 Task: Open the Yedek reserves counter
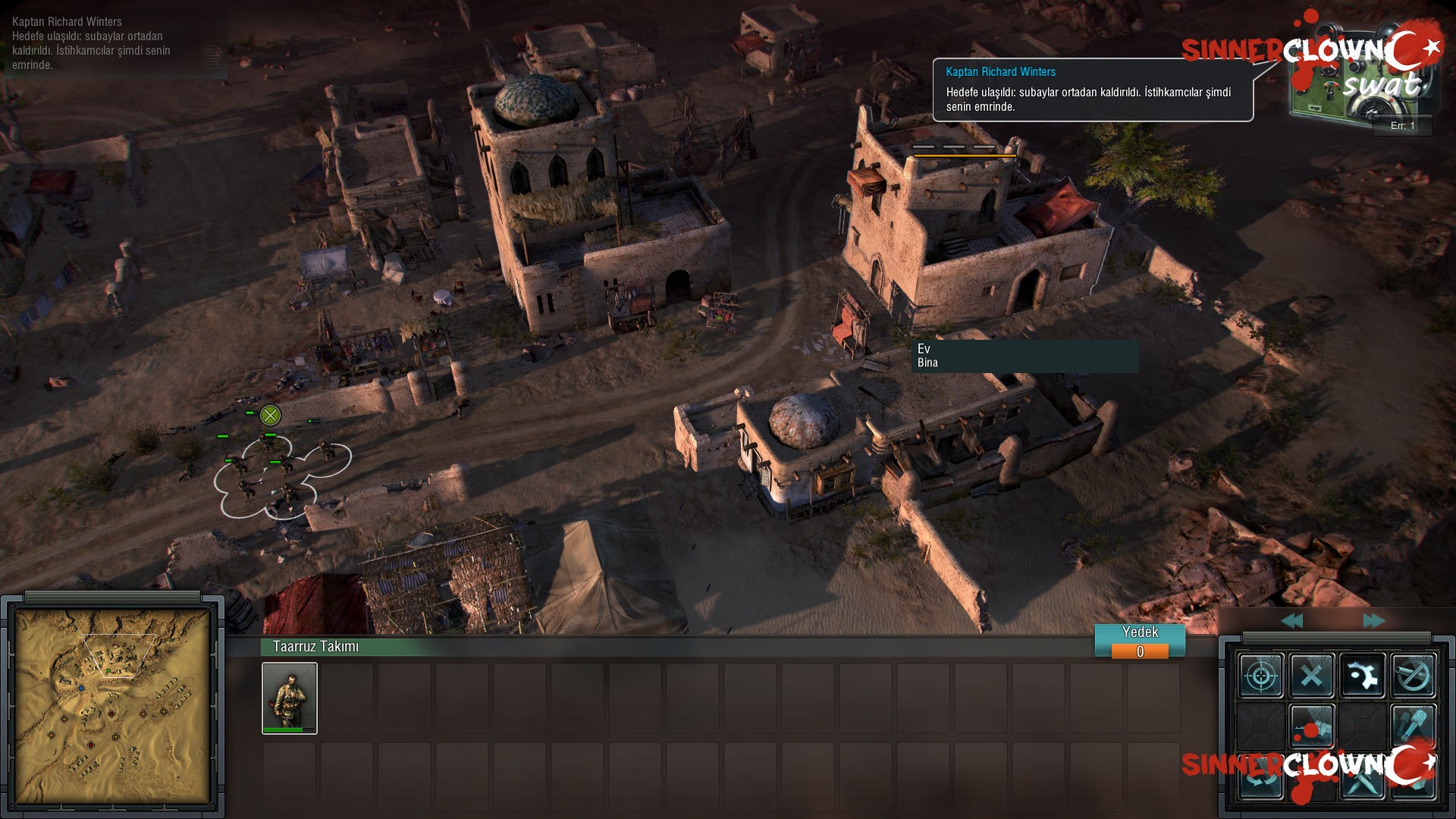coord(1140,642)
